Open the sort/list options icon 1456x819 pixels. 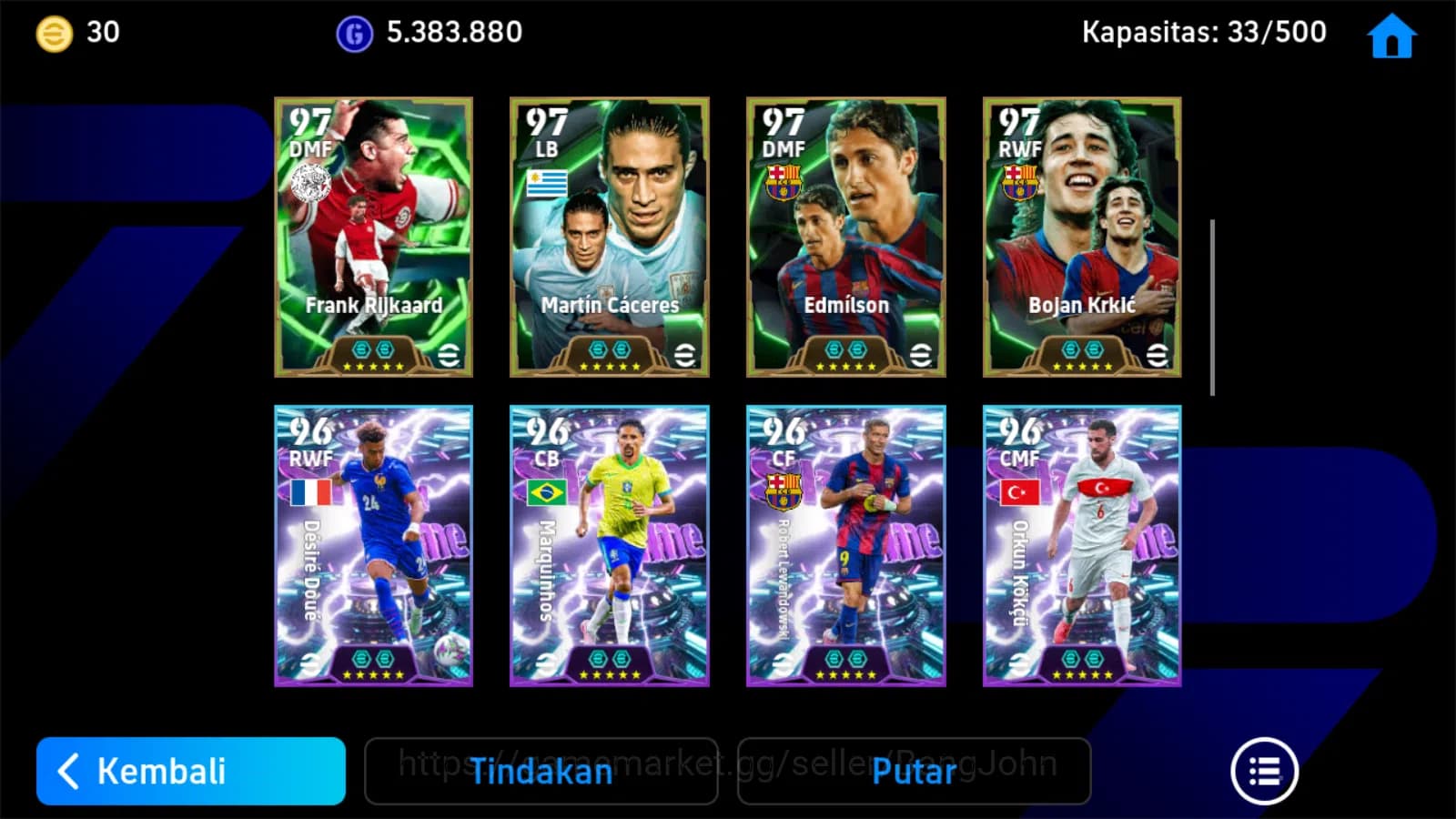(x=1265, y=769)
